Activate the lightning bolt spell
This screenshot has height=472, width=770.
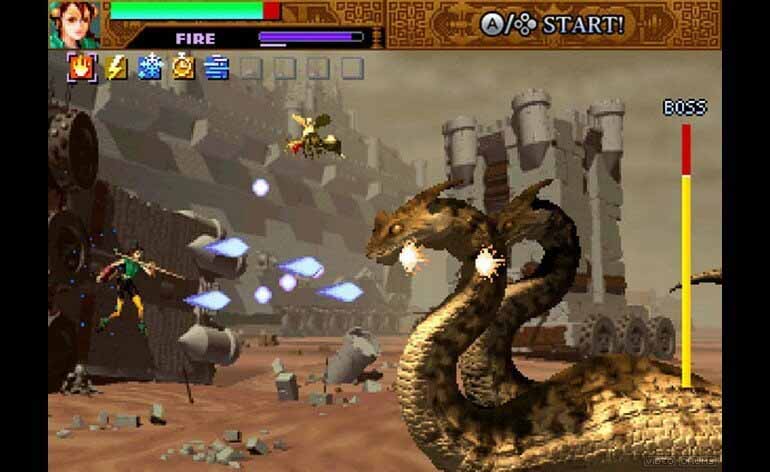(x=116, y=67)
